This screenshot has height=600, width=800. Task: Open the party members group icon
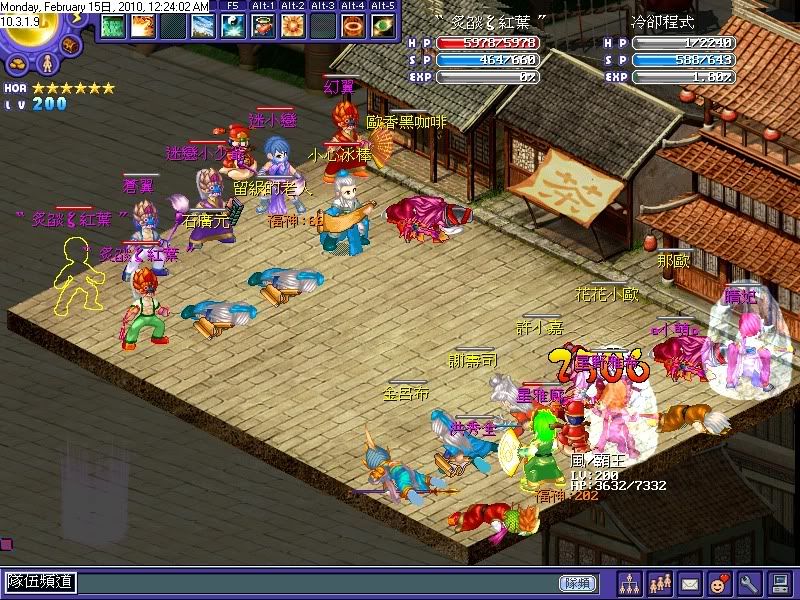pos(660,582)
